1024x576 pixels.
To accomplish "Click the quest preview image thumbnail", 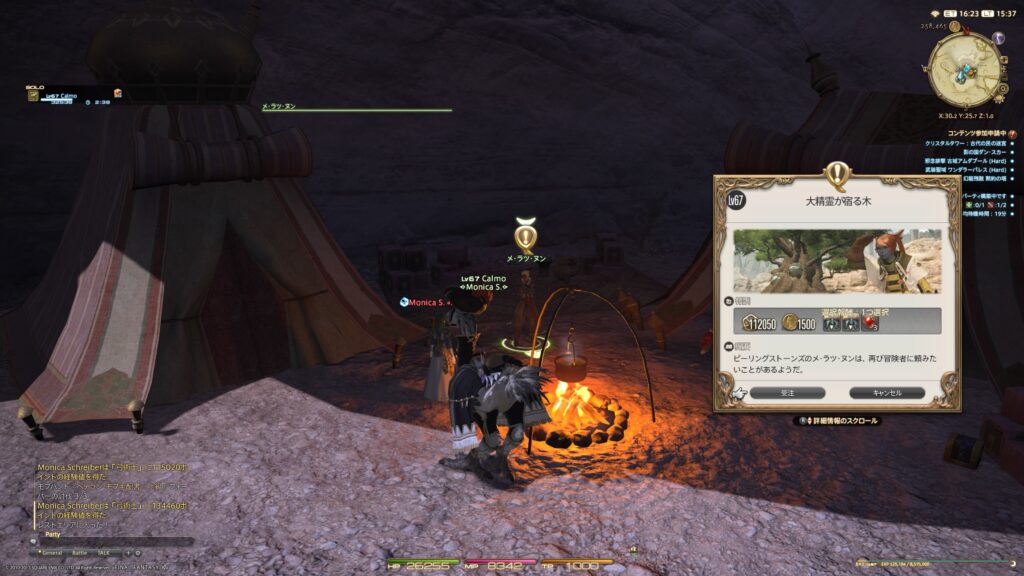I will coord(836,261).
